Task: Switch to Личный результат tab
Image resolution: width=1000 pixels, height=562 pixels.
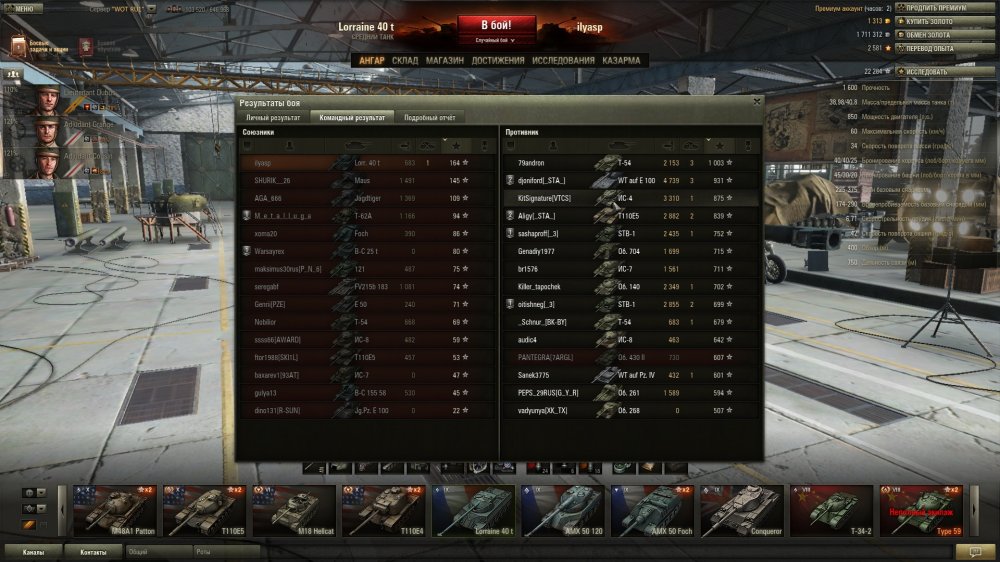Action: pyautogui.click(x=273, y=118)
